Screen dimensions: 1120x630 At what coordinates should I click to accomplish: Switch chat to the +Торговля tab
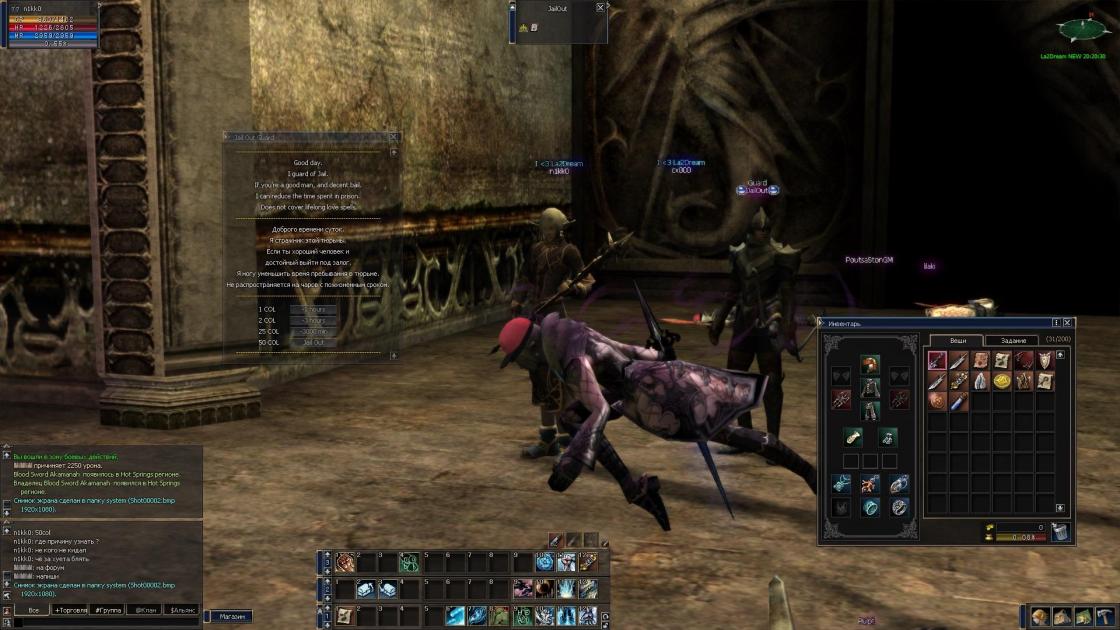[x=71, y=609]
